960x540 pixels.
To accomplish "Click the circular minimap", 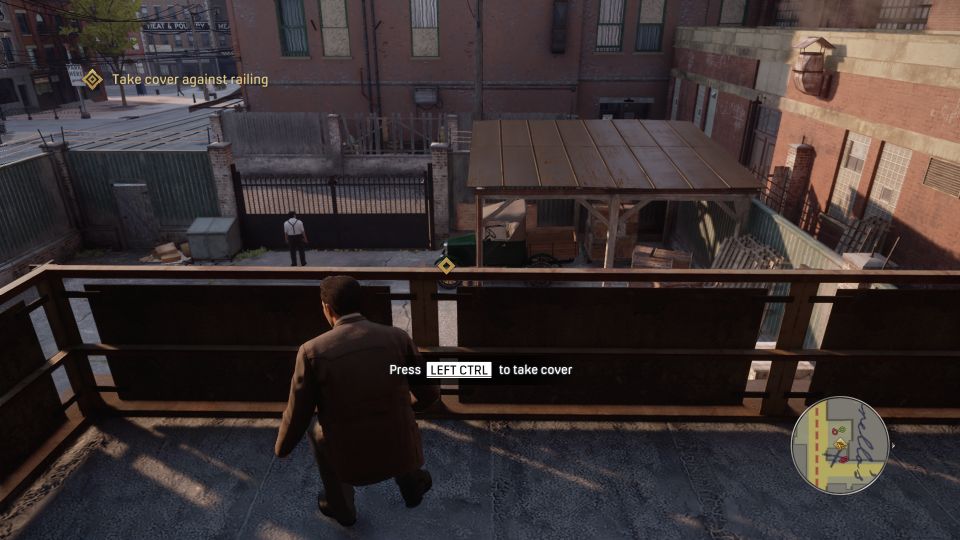I will [839, 445].
